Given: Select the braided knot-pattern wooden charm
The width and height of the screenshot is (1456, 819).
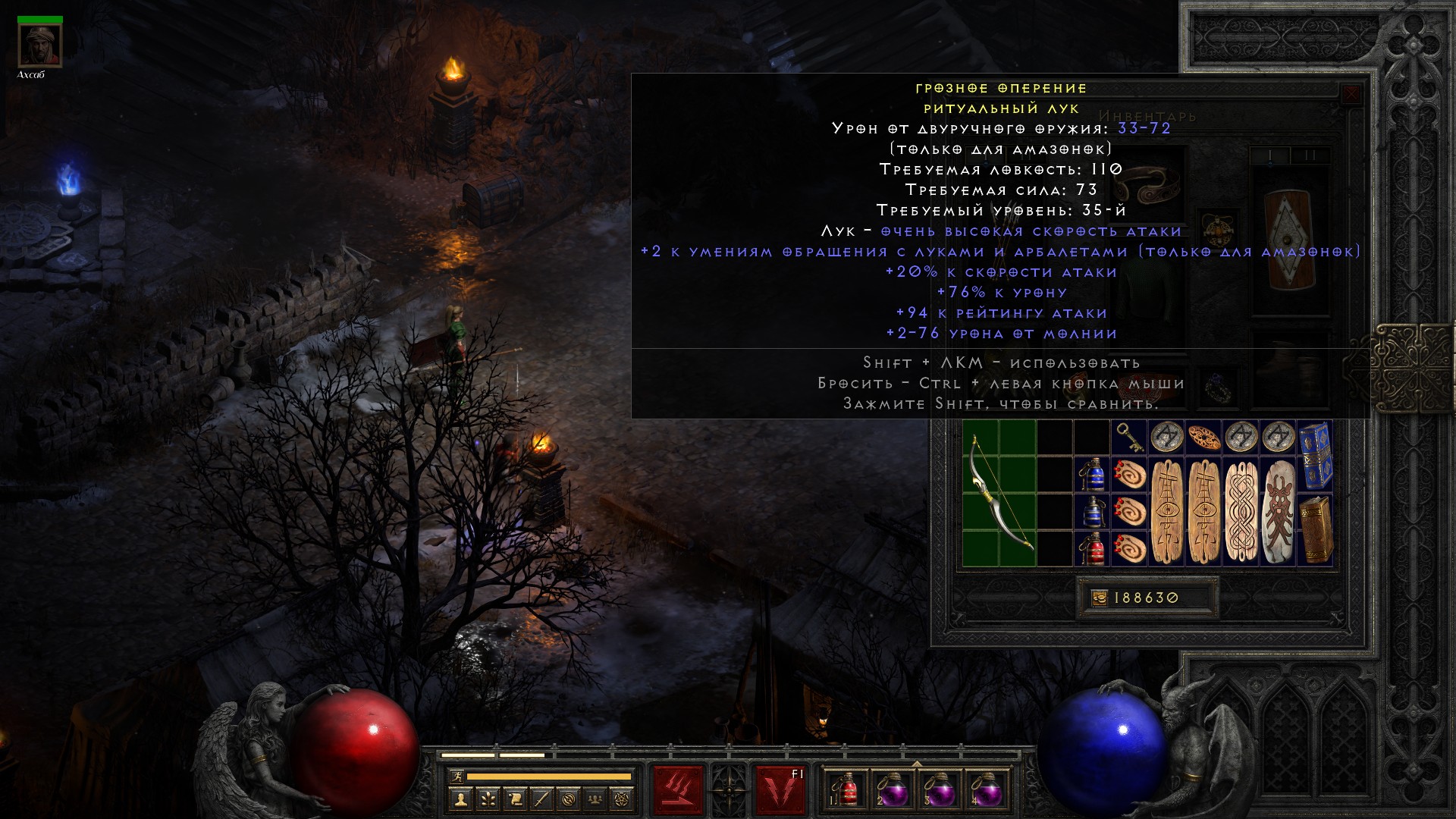Looking at the screenshot, I should [x=1241, y=511].
